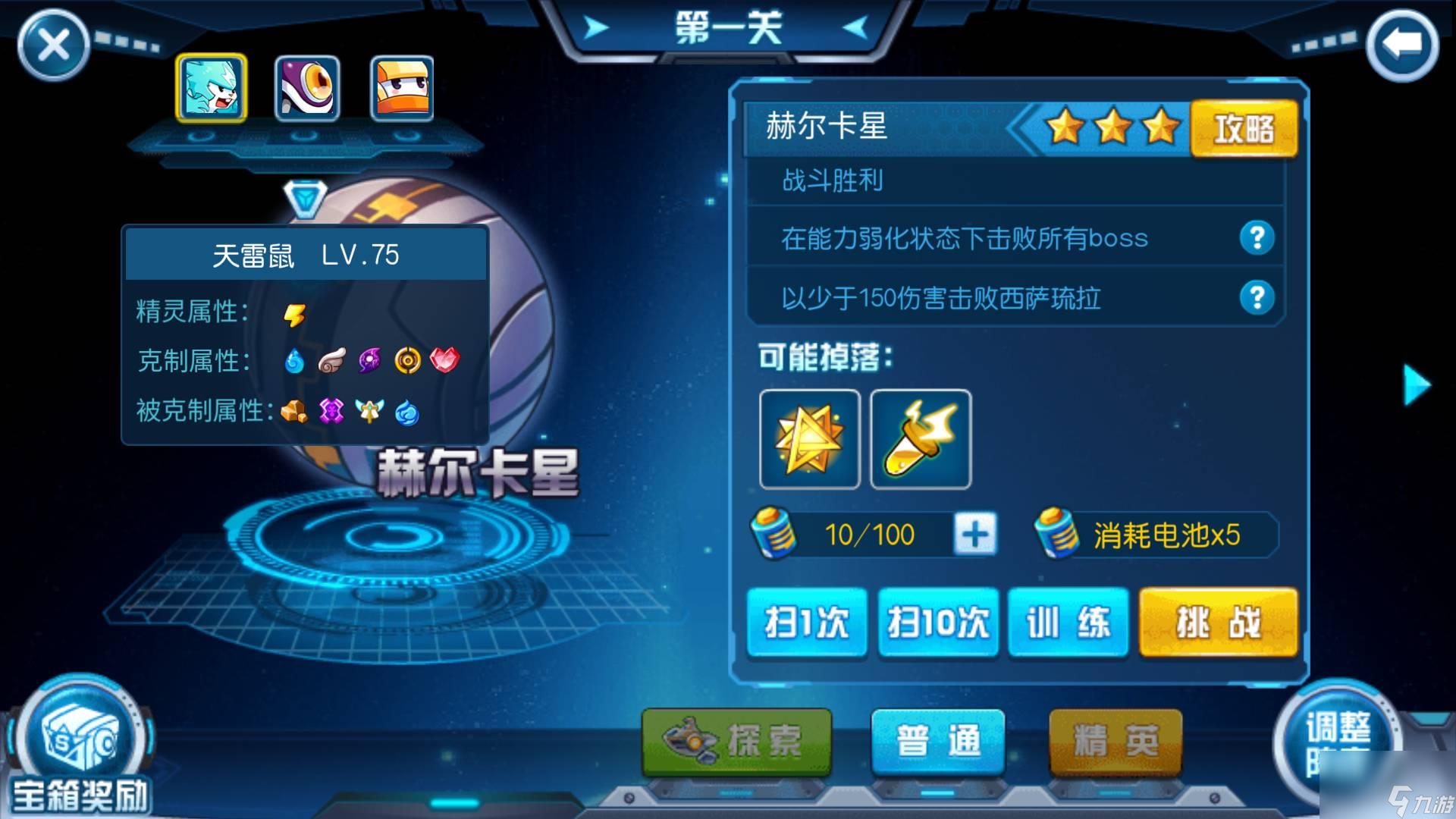Click the battery icon beside 消耗电池x5
The width and height of the screenshot is (1456, 819).
coord(1056,533)
